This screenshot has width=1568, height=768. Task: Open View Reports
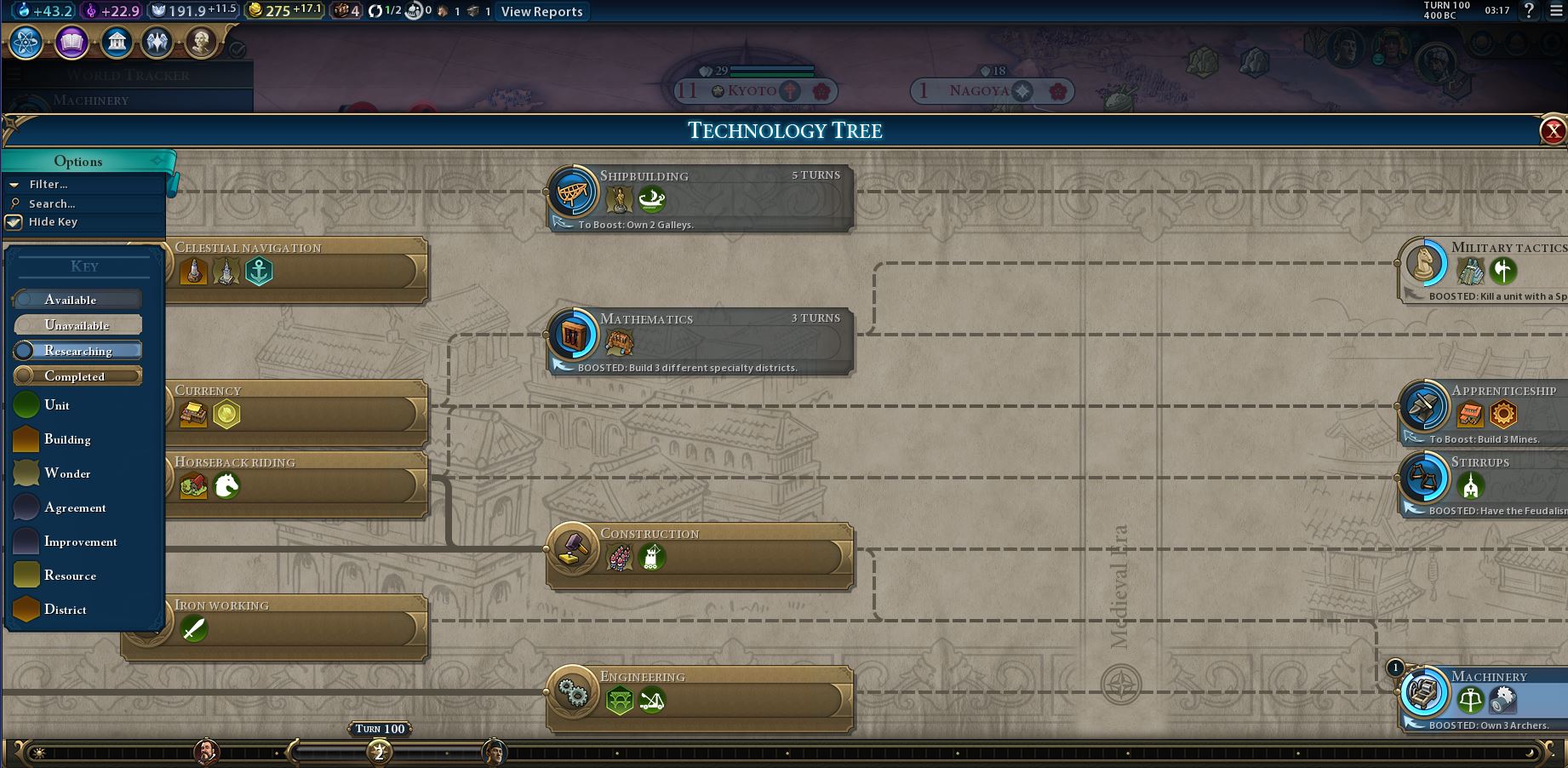[x=541, y=12]
